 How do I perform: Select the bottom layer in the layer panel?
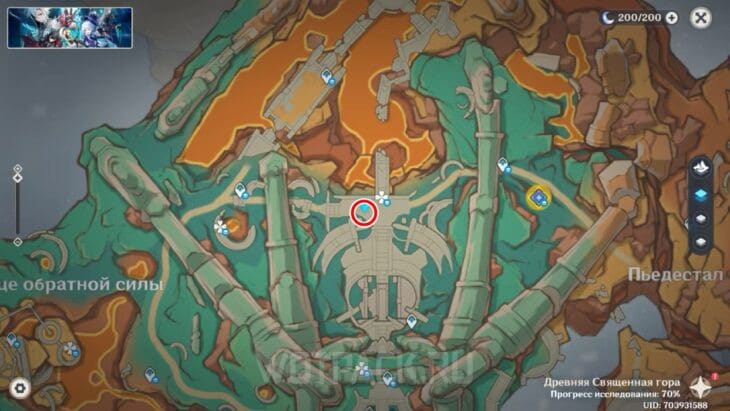tap(701, 243)
